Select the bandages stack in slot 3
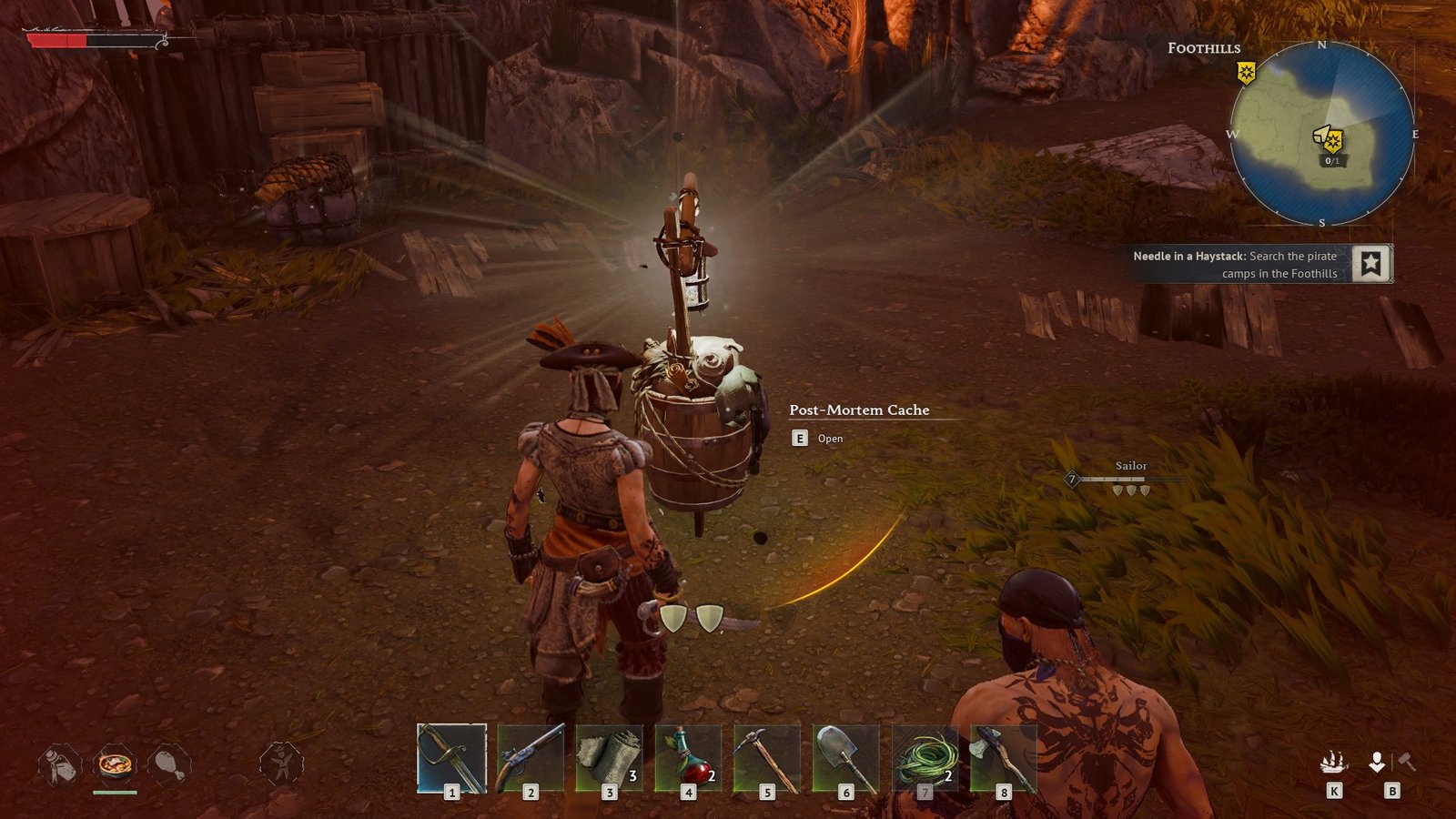1456x819 pixels. [608, 759]
